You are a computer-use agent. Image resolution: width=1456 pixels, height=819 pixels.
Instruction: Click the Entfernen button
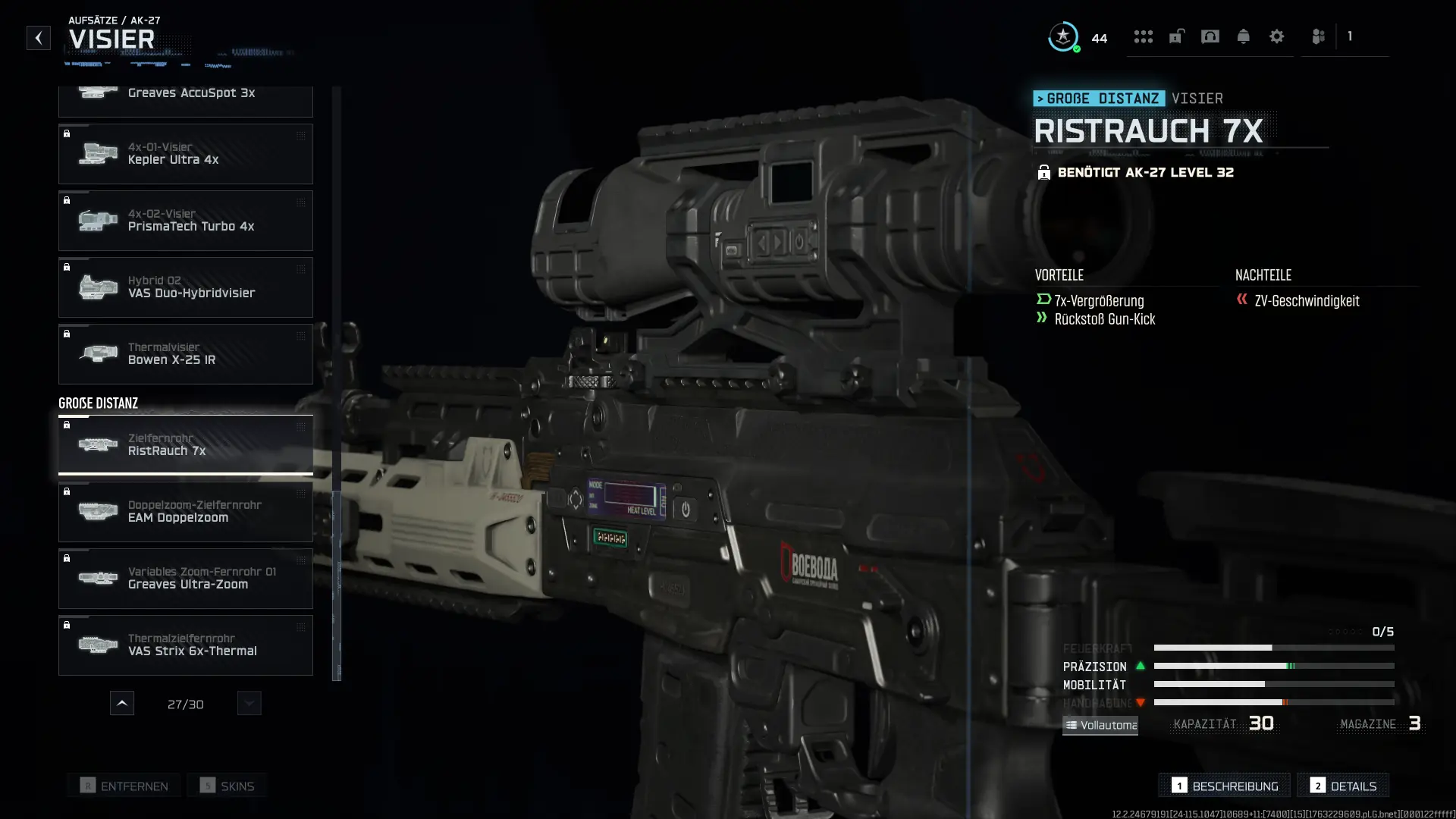pyautogui.click(x=124, y=786)
